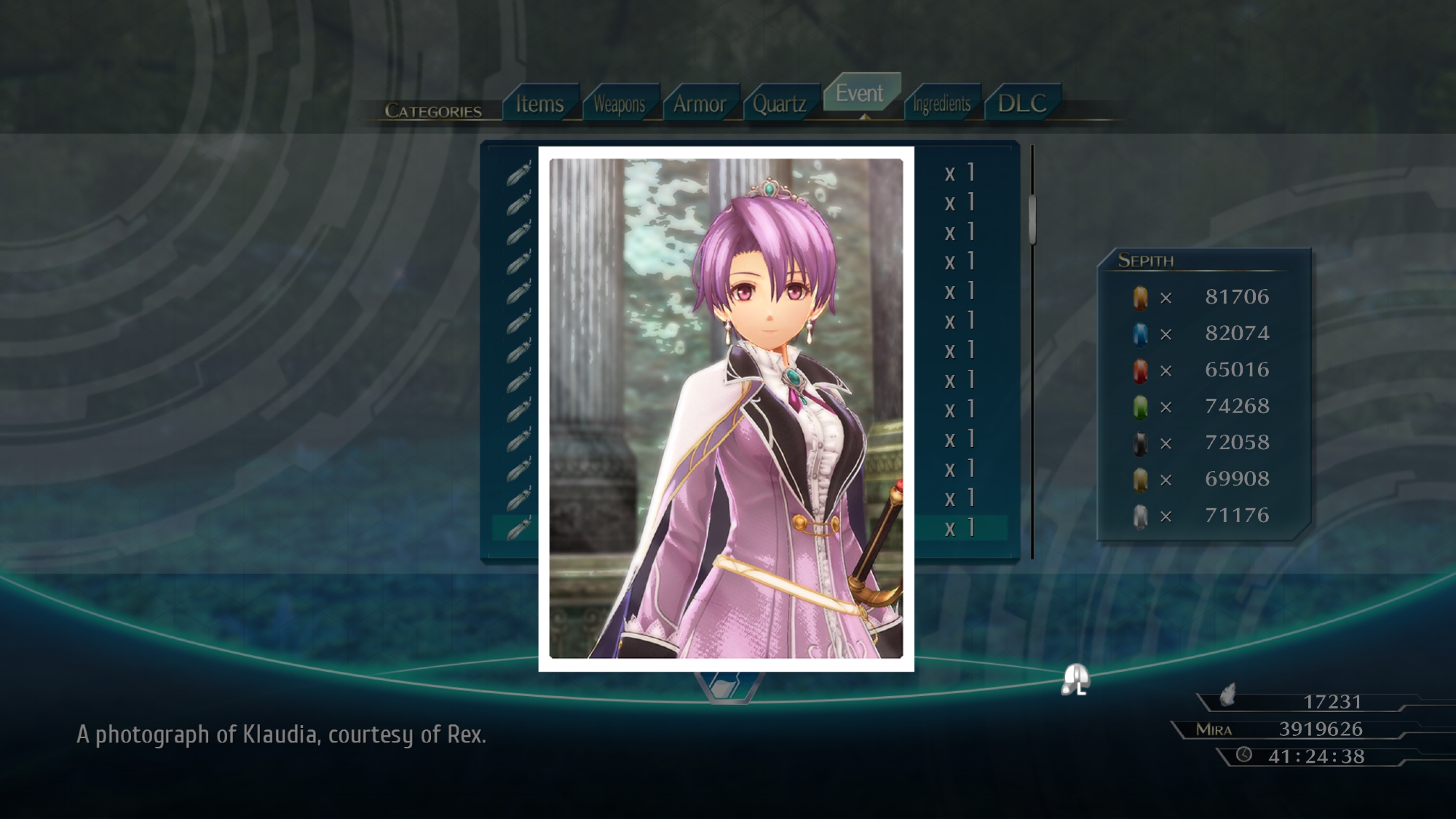Screen dimensions: 1456x819
Task: Select the Armor category tab
Action: coord(700,104)
